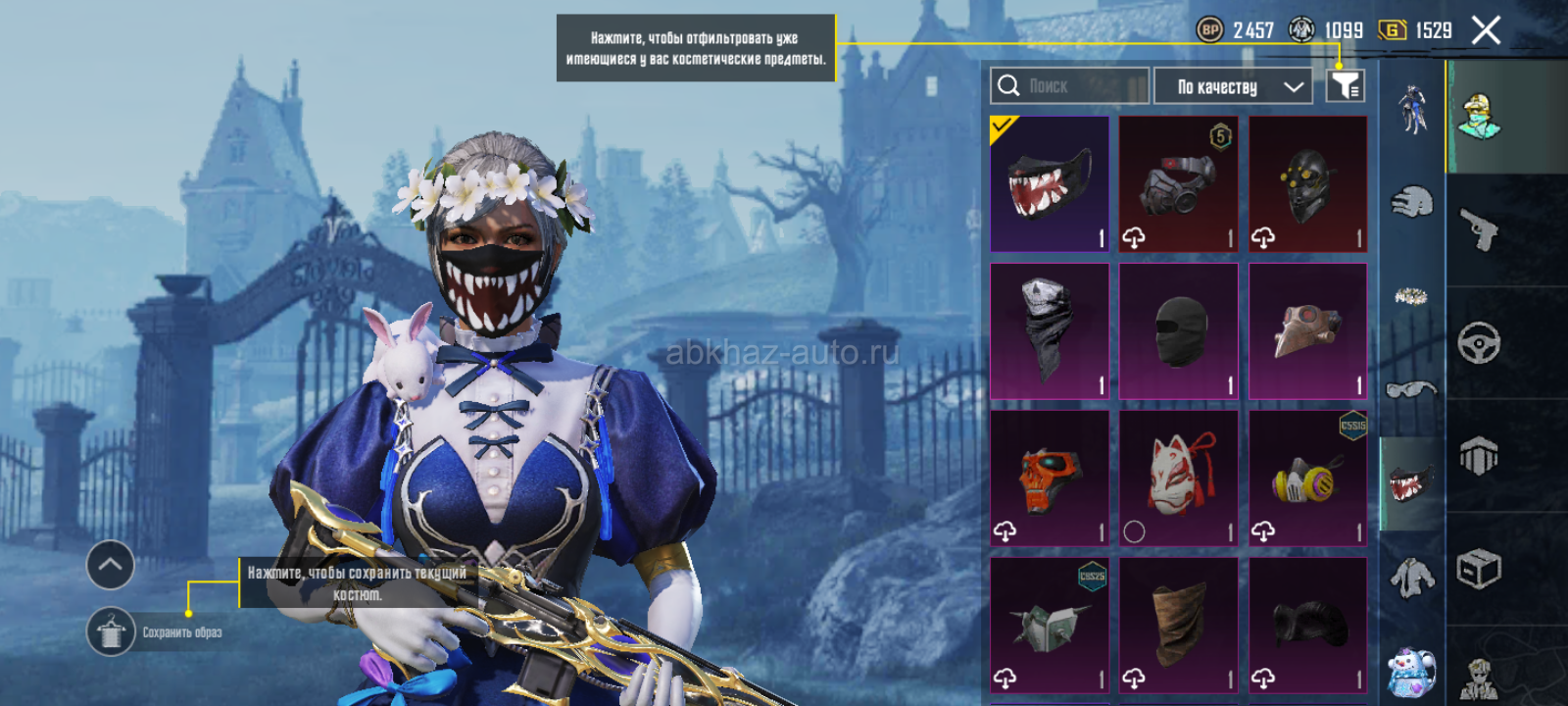Open the jacket clothing category
The width and height of the screenshot is (1568, 706).
[x=1411, y=579]
